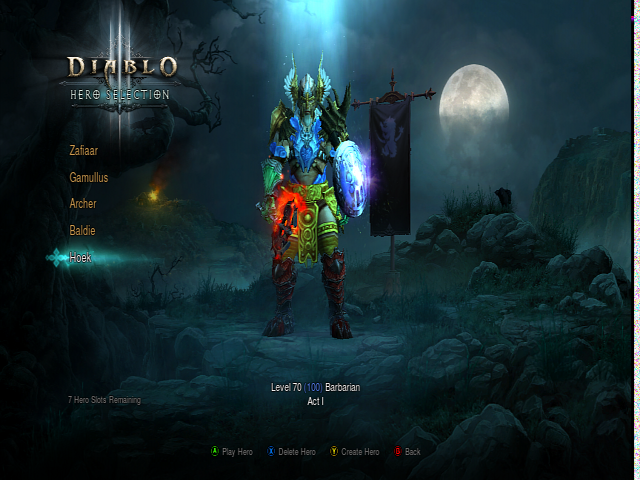Click the highlighted hero Hoek
The height and width of the screenshot is (480, 640).
81,257
